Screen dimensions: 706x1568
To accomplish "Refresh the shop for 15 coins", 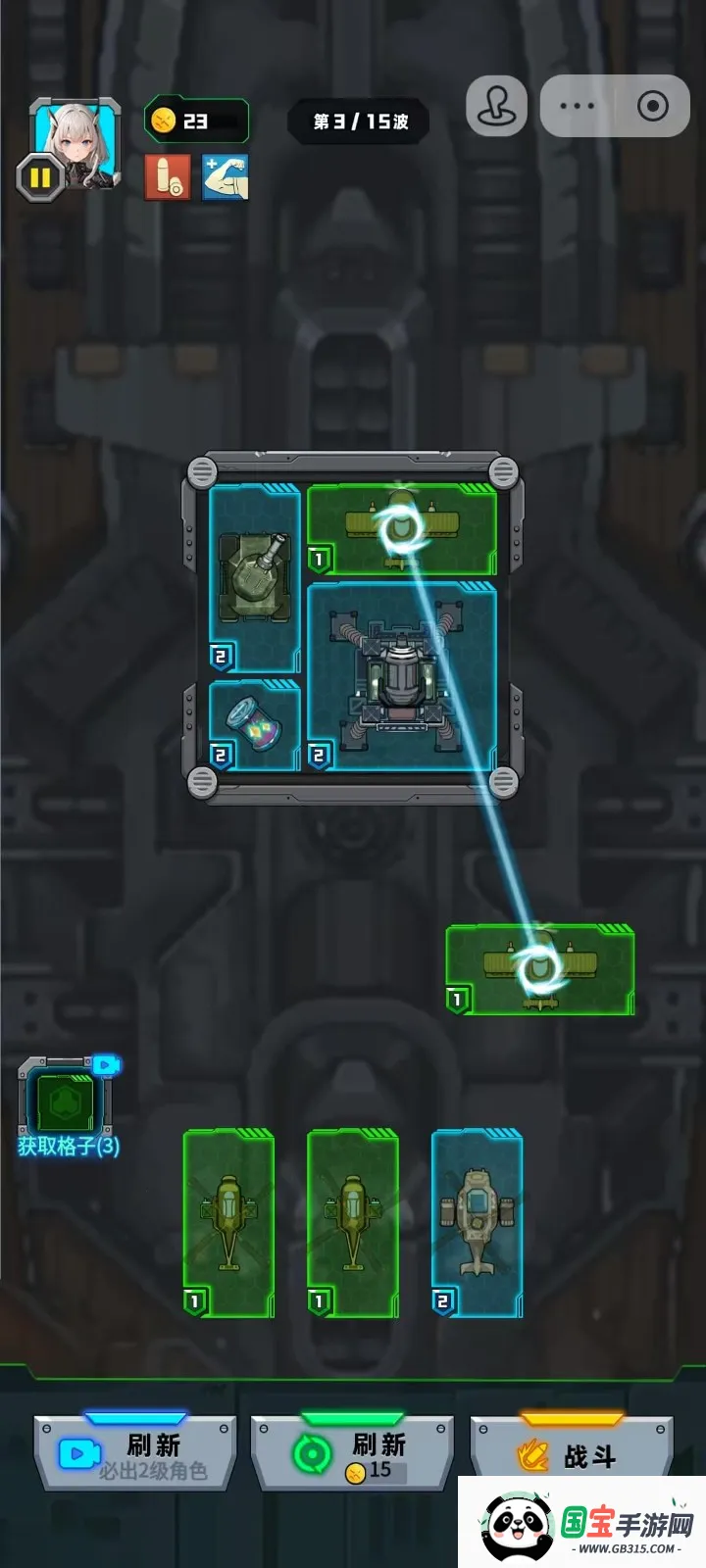I will click(x=353, y=1454).
